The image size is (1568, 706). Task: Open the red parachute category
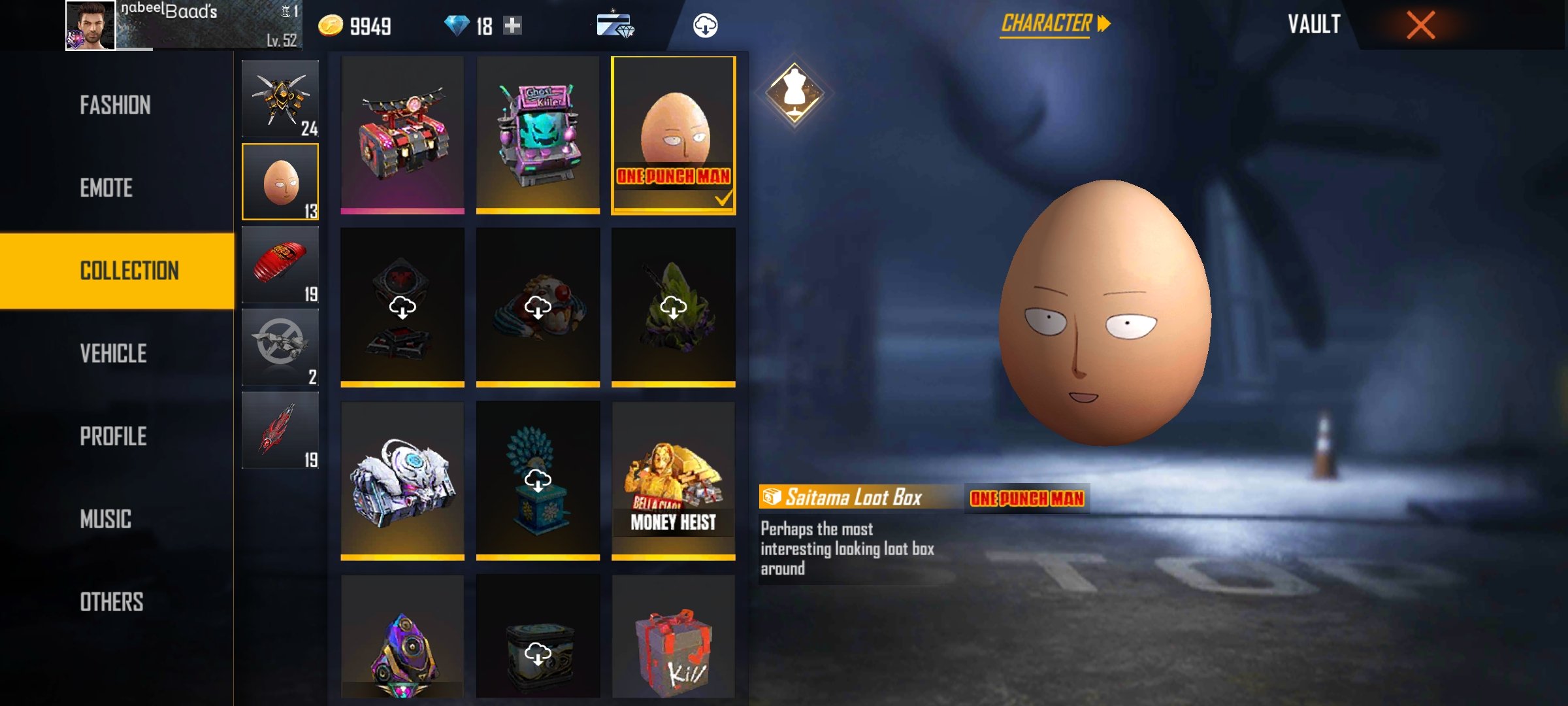tap(280, 265)
